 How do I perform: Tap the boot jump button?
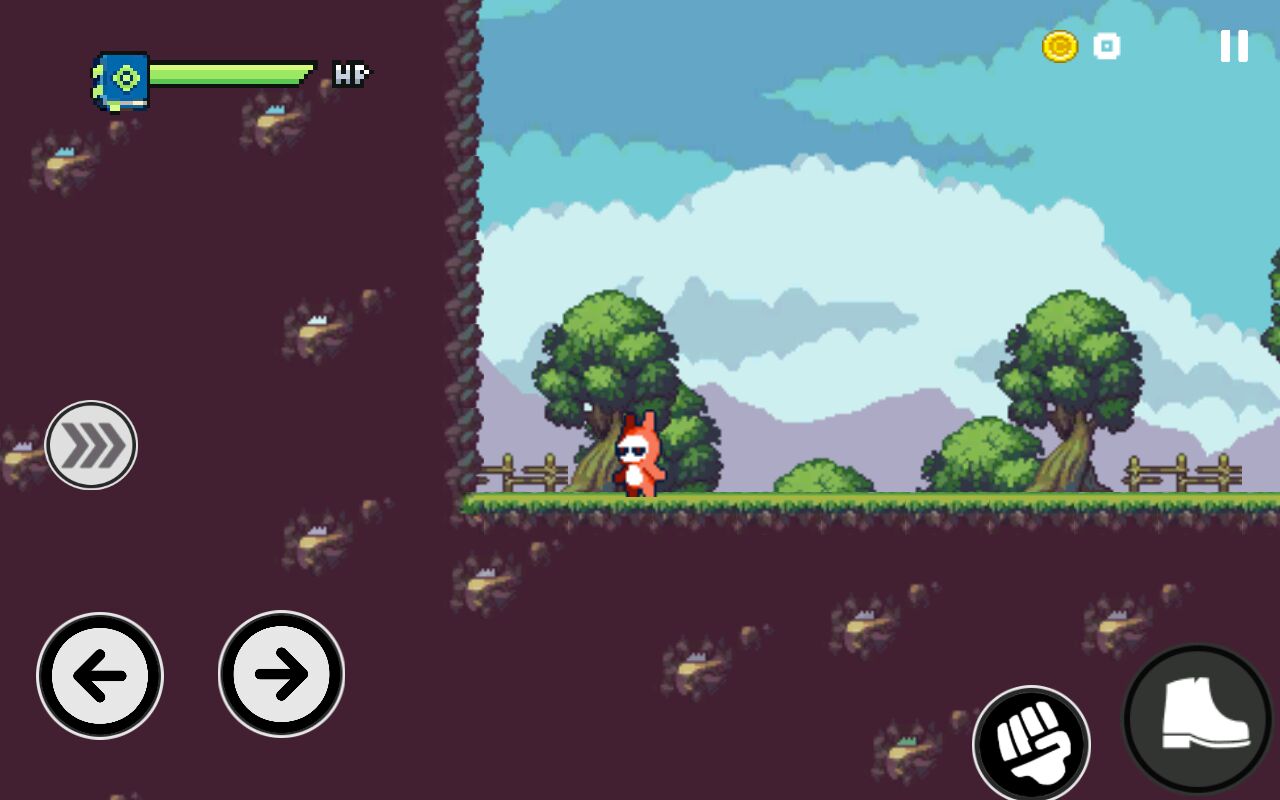(1198, 718)
